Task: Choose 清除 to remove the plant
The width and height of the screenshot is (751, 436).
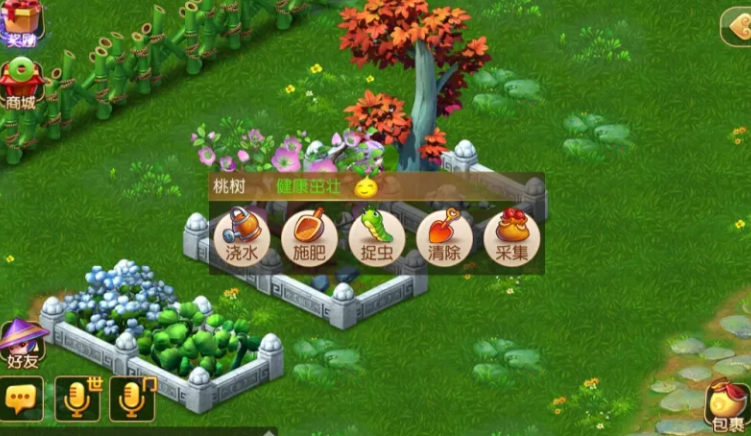Action: tap(444, 238)
